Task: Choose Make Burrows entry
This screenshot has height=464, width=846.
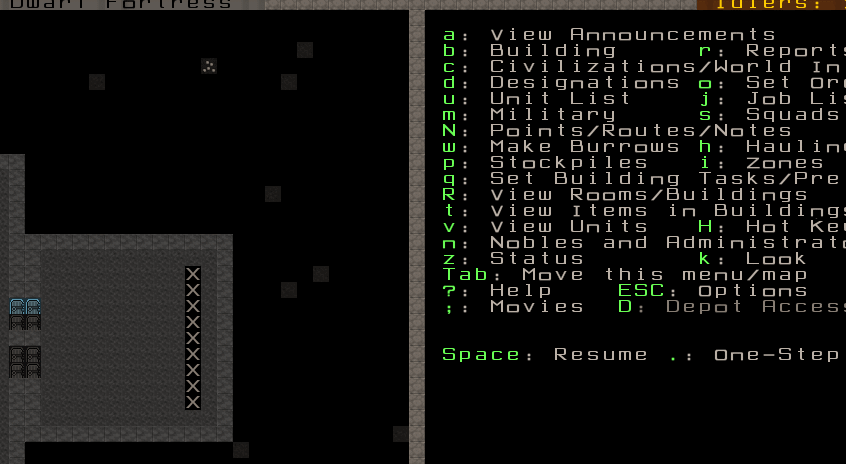Action: click(584, 147)
